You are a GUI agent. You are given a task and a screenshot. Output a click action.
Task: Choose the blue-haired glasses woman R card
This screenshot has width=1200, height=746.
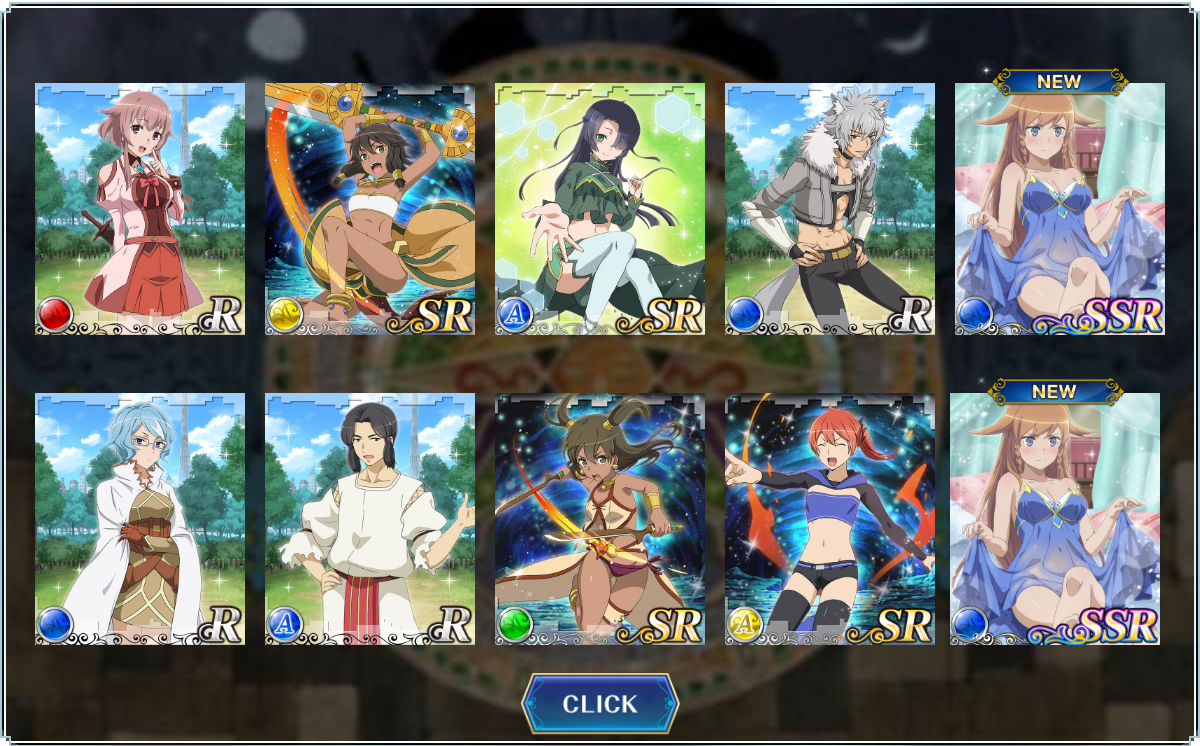(x=140, y=518)
